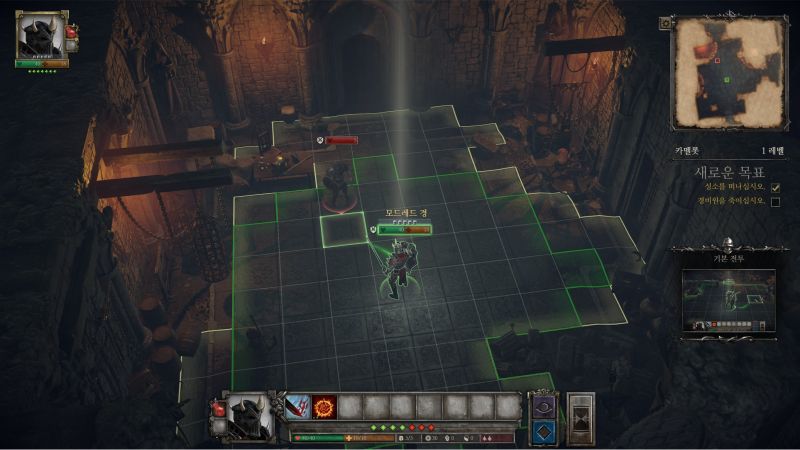Click the 새로운 목표 objectives header
Screen dimensions: 800x450
coord(729,171)
